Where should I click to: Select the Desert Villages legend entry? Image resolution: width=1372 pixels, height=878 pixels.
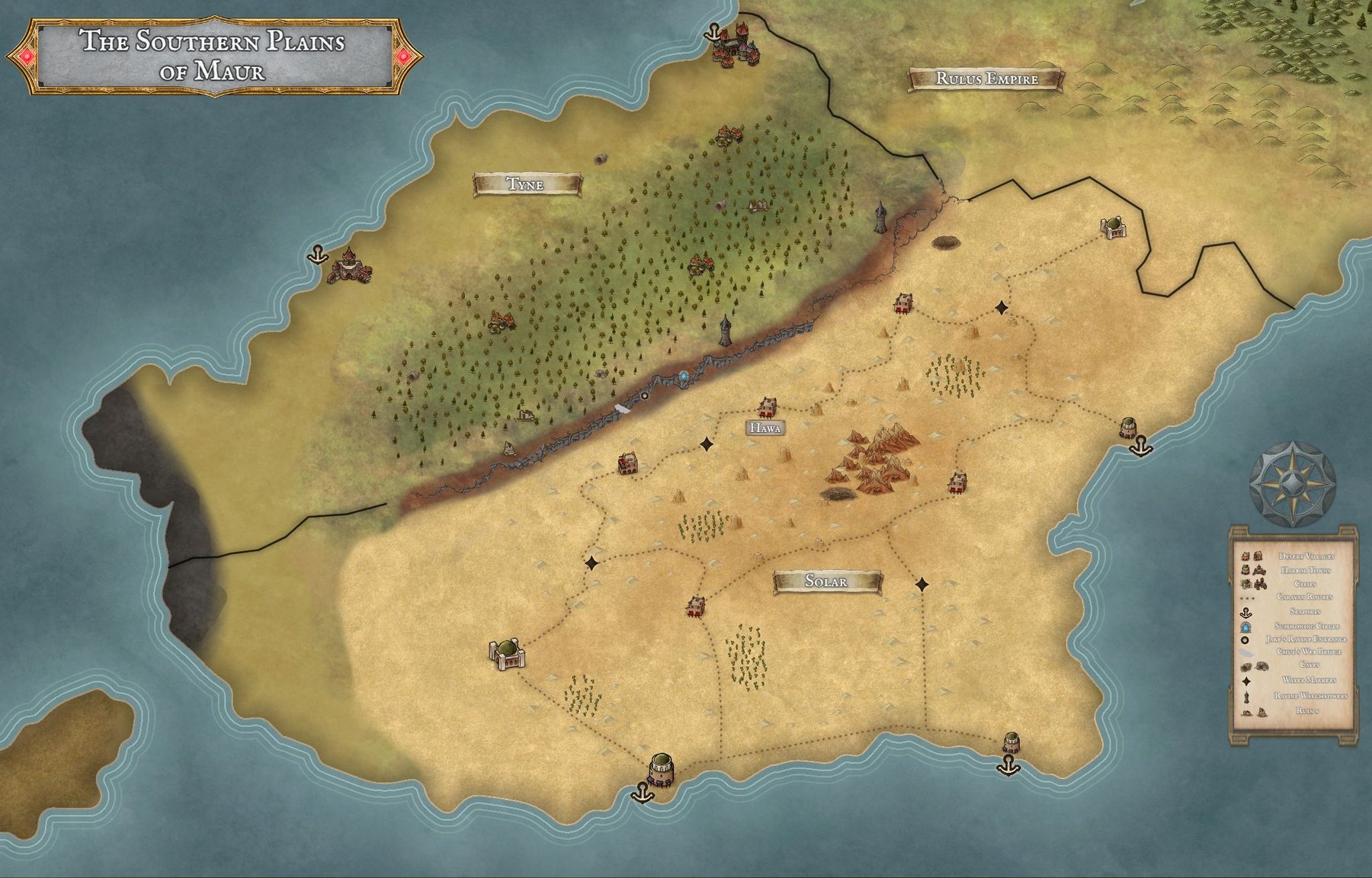point(1306,556)
